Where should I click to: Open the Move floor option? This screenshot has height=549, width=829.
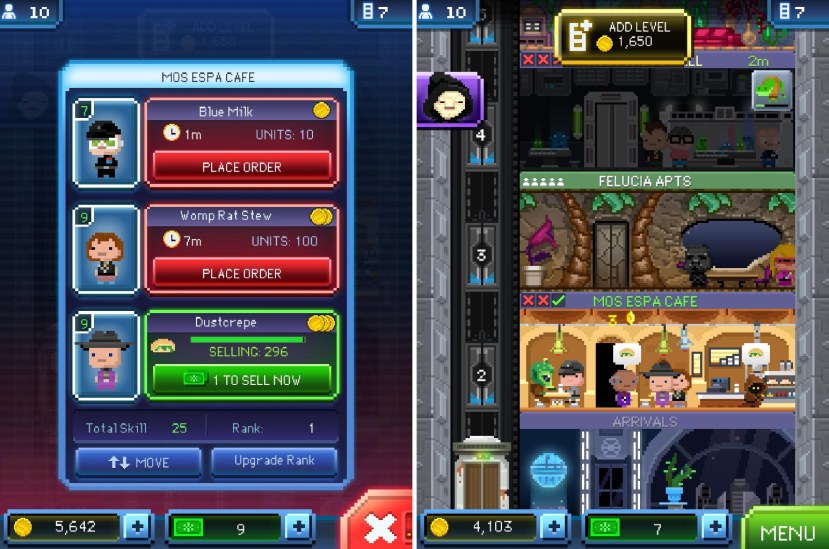point(137,462)
